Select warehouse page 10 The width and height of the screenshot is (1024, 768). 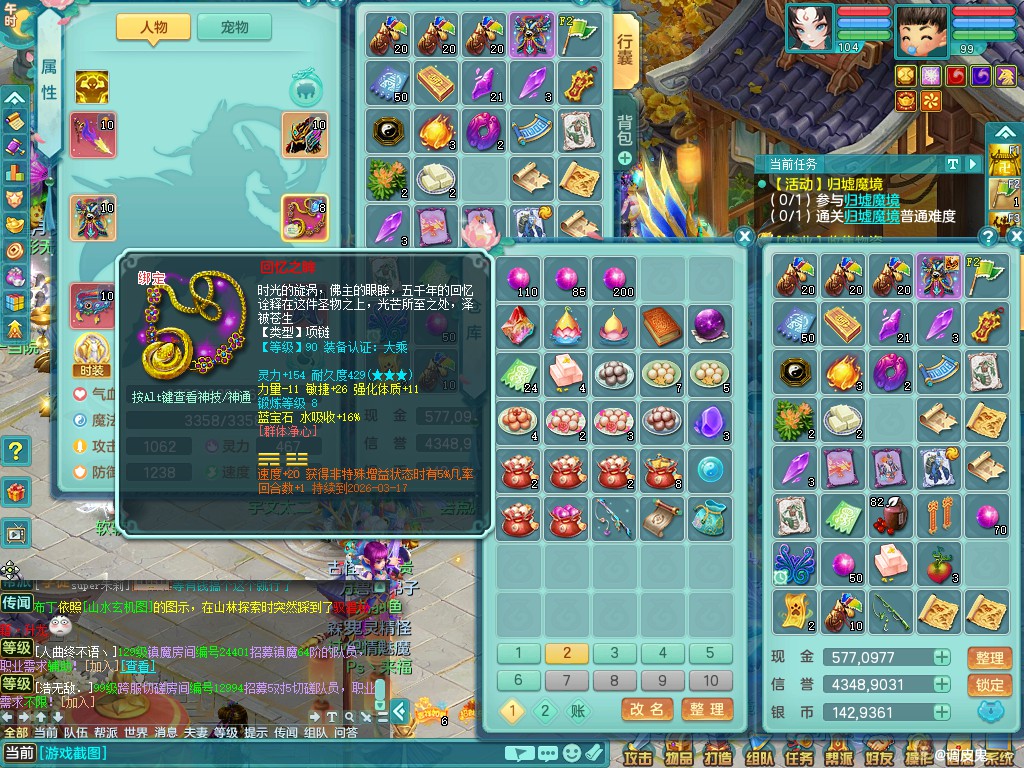tap(710, 680)
